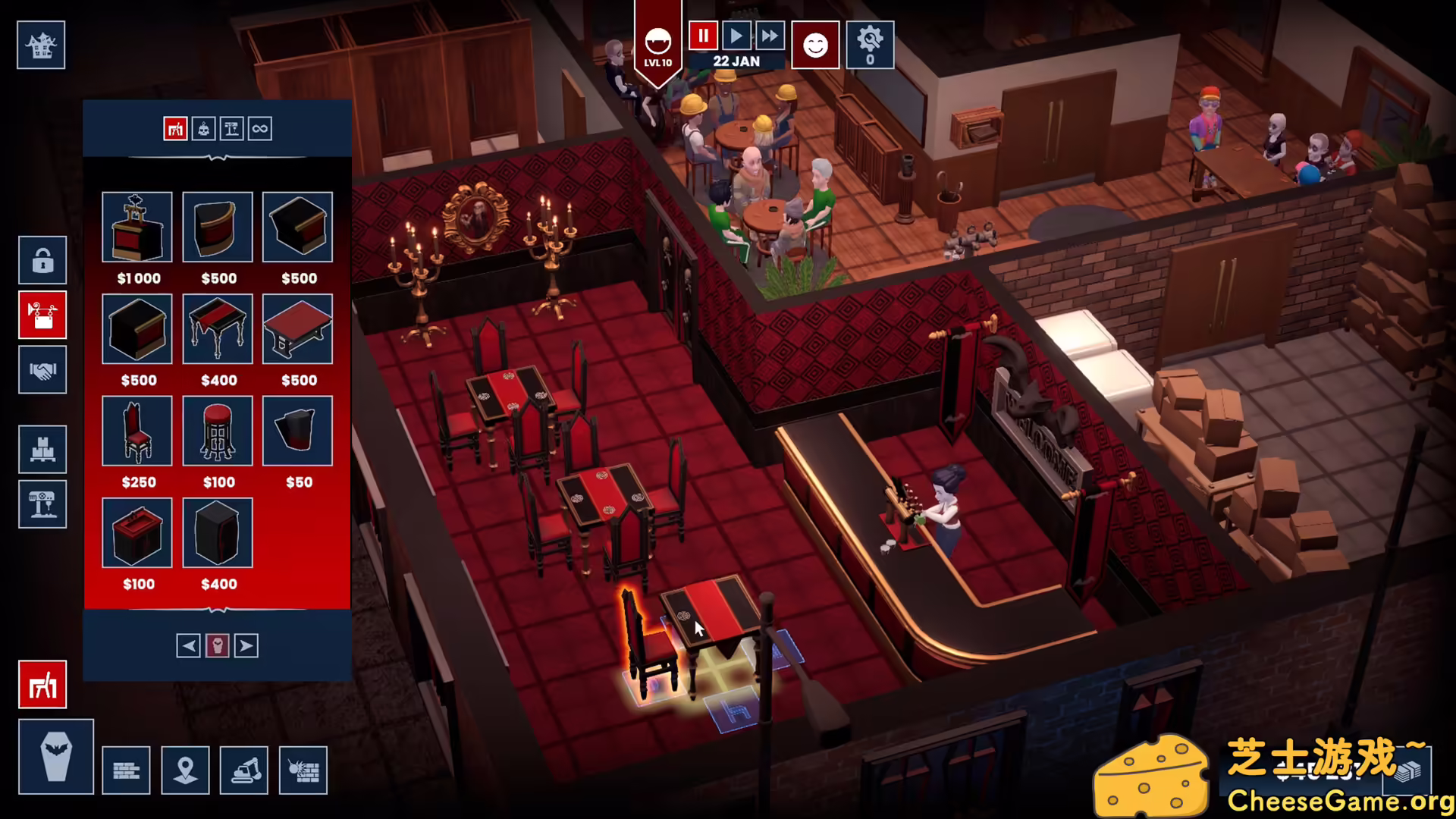The width and height of the screenshot is (1456, 819).
Task: Open the haunted house overview icon
Action: click(x=41, y=45)
